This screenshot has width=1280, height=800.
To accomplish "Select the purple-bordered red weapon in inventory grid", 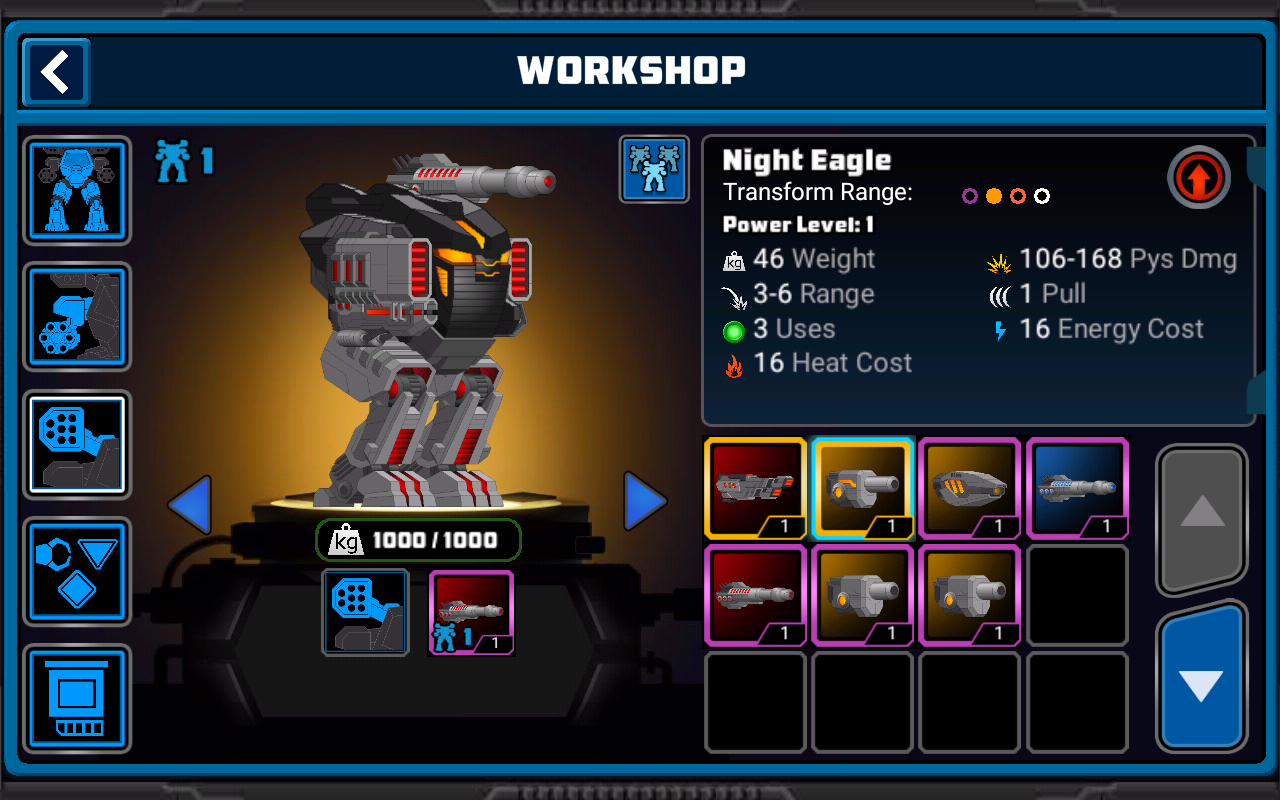I will point(755,595).
